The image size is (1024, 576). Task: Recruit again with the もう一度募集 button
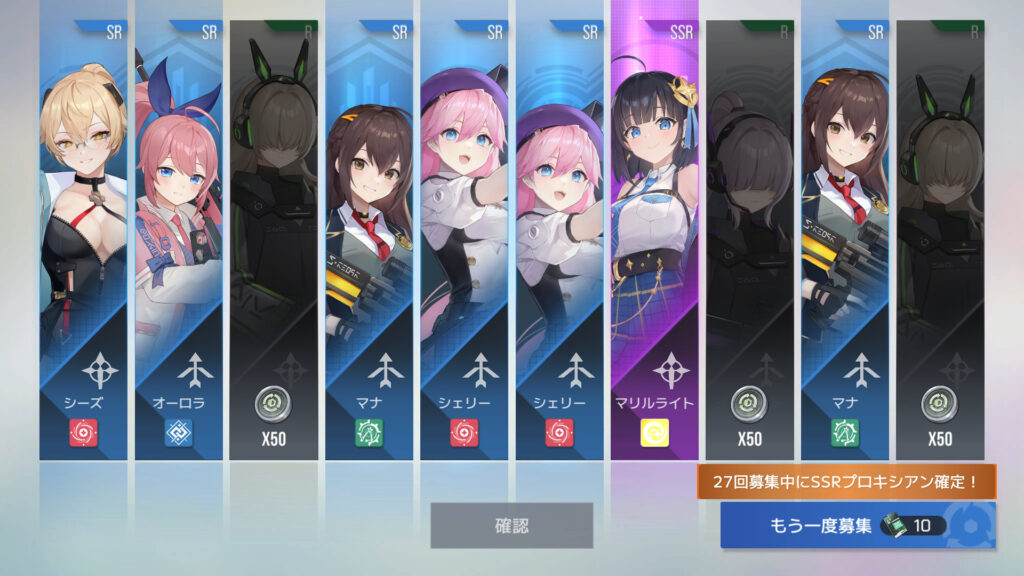click(x=857, y=525)
